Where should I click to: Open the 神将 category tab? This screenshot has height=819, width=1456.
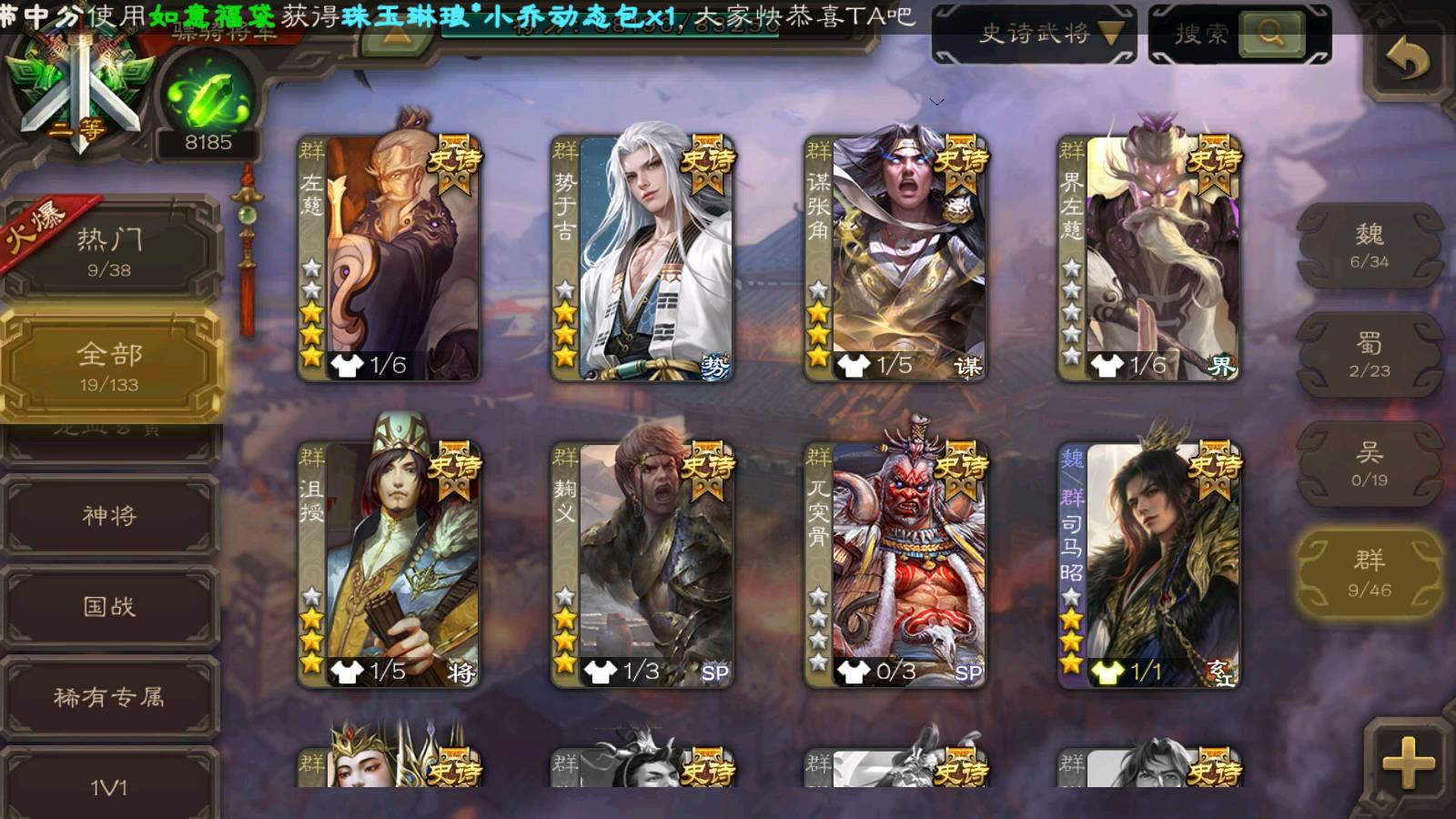click(109, 516)
